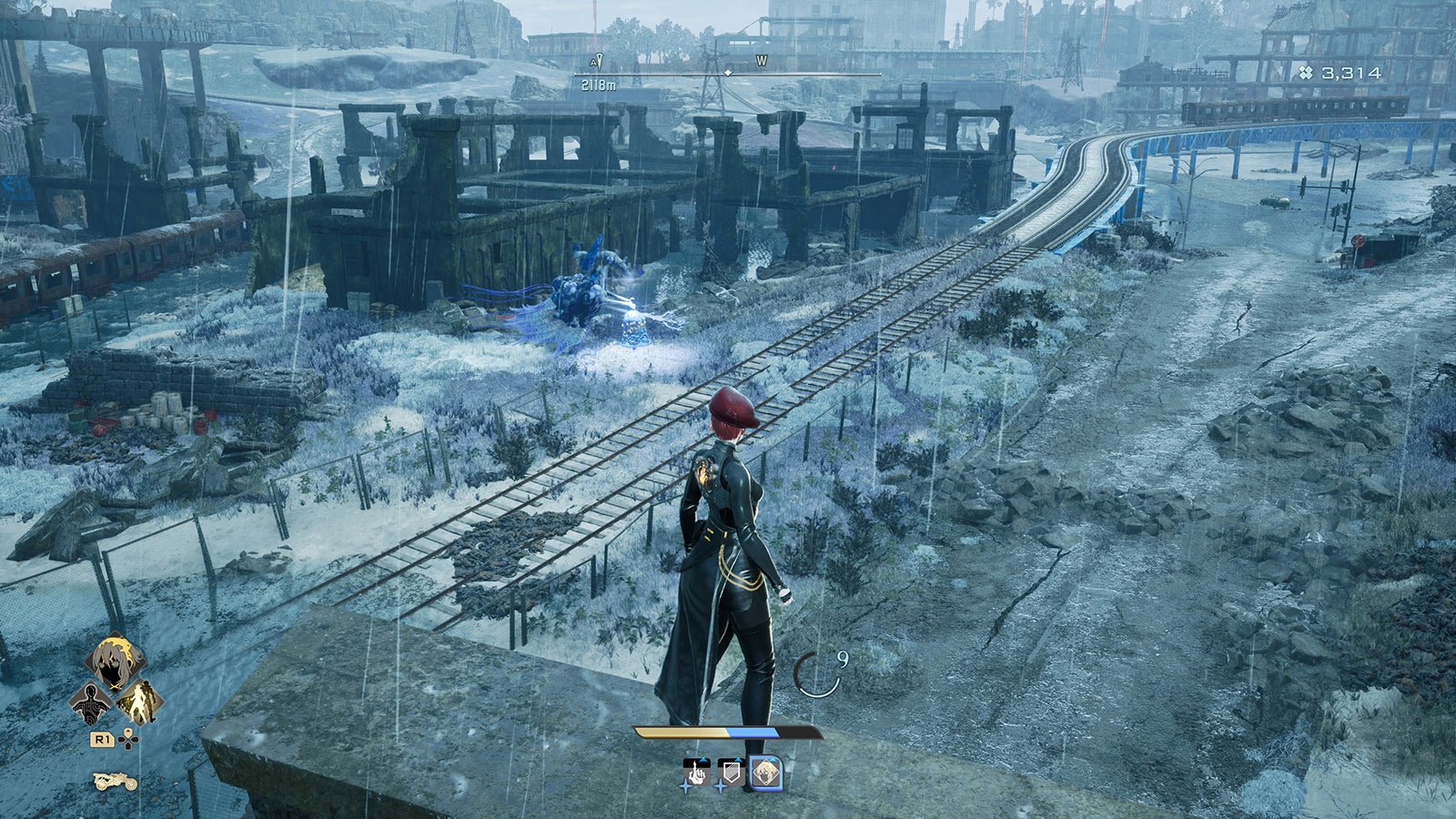Image resolution: width=1456 pixels, height=819 pixels.
Task: Select the highlighted character face skill slot
Action: pos(765,773)
